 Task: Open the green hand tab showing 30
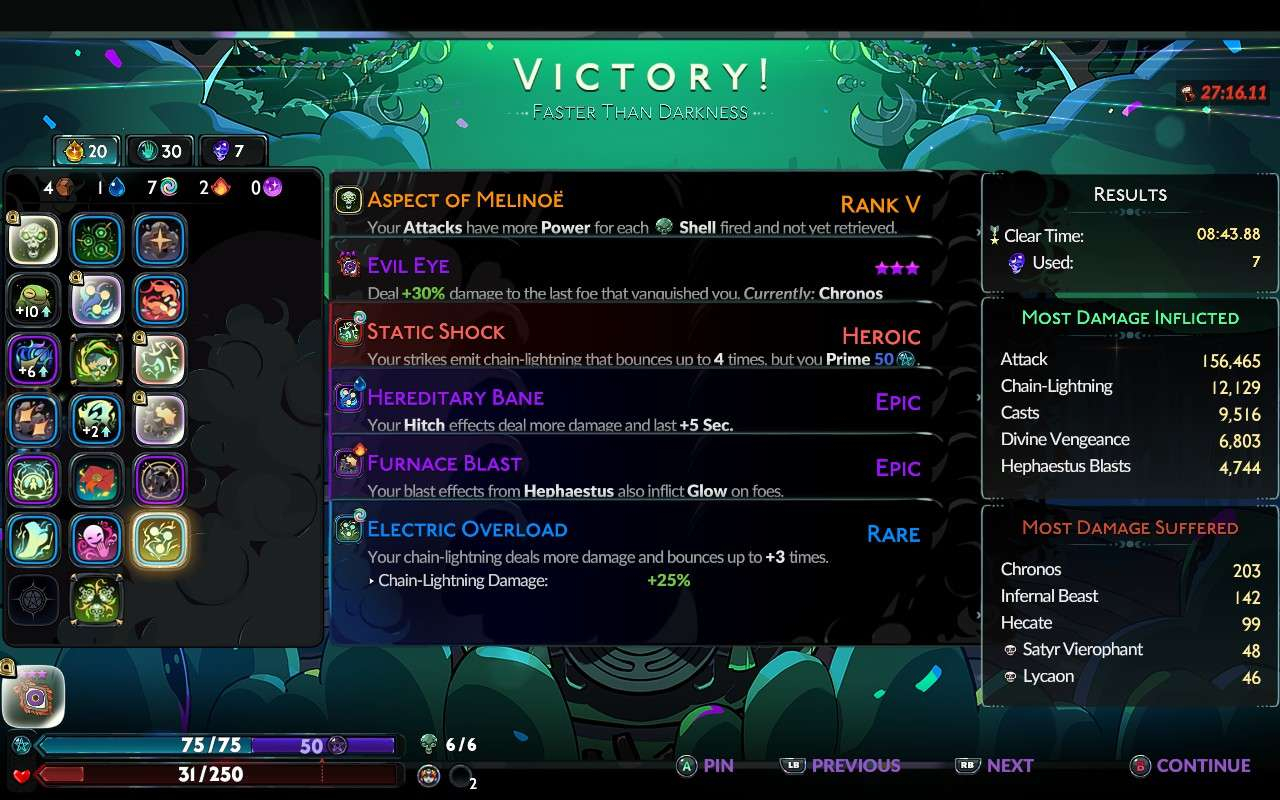tap(160, 151)
